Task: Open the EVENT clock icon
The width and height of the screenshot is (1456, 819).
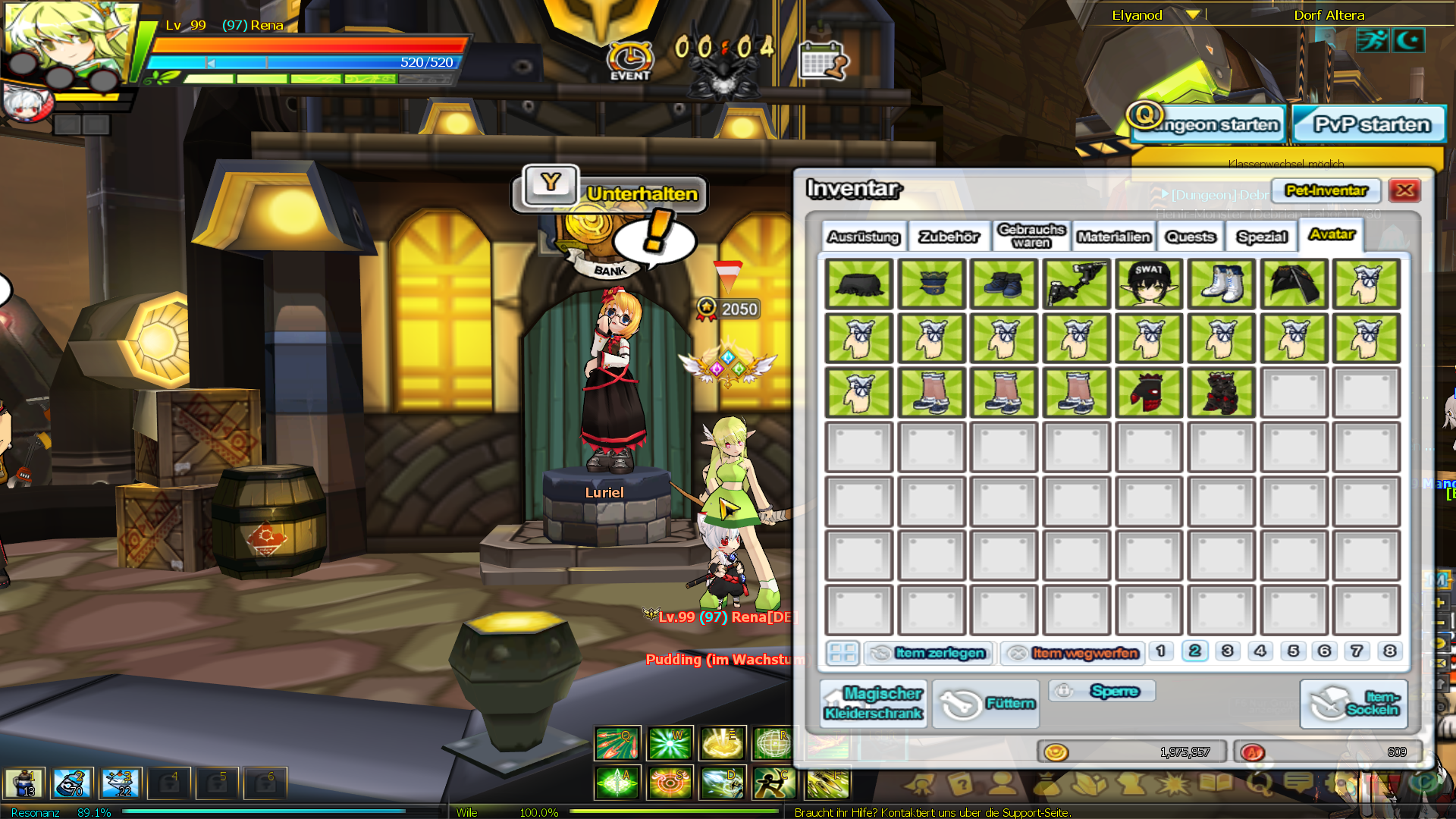Action: [x=629, y=59]
